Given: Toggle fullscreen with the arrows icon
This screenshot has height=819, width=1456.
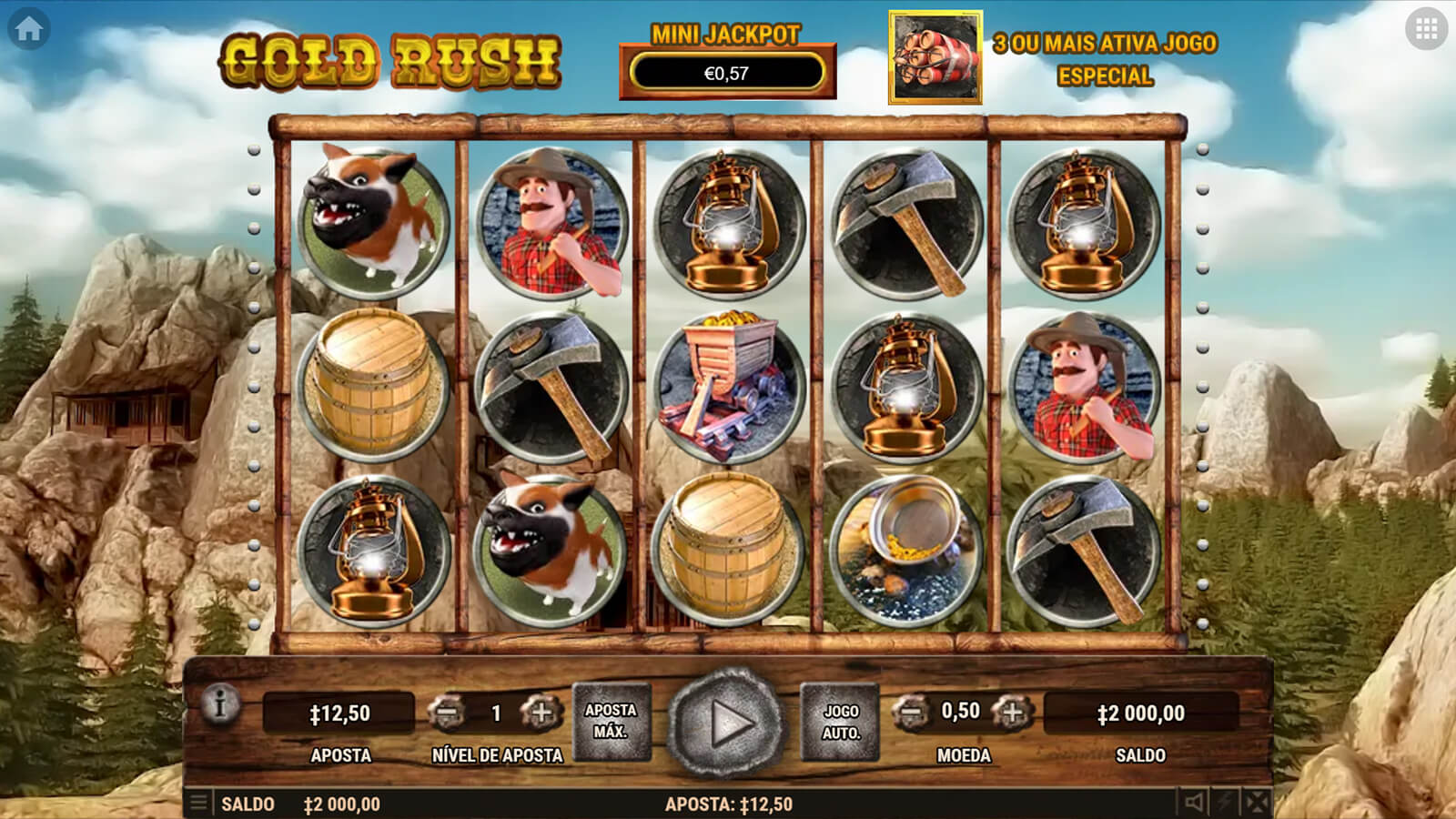Looking at the screenshot, I should pyautogui.click(x=1257, y=803).
